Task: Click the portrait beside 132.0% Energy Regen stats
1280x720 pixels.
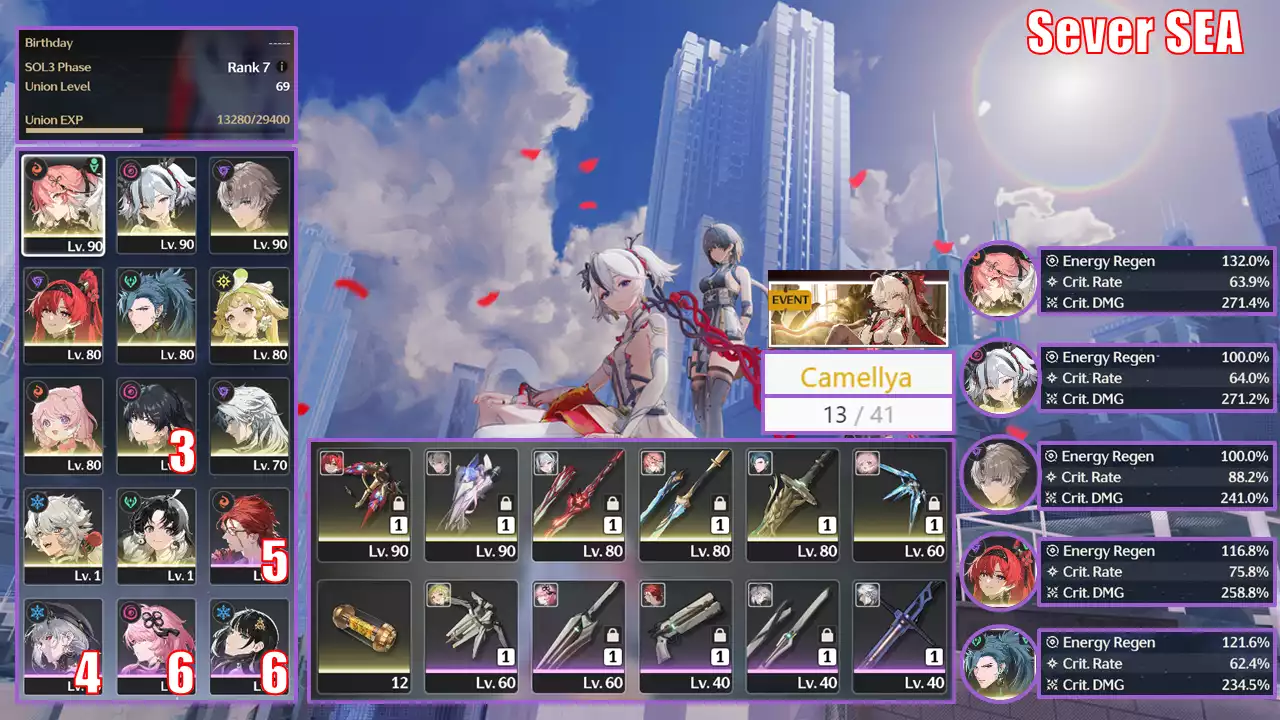Action: (x=999, y=281)
